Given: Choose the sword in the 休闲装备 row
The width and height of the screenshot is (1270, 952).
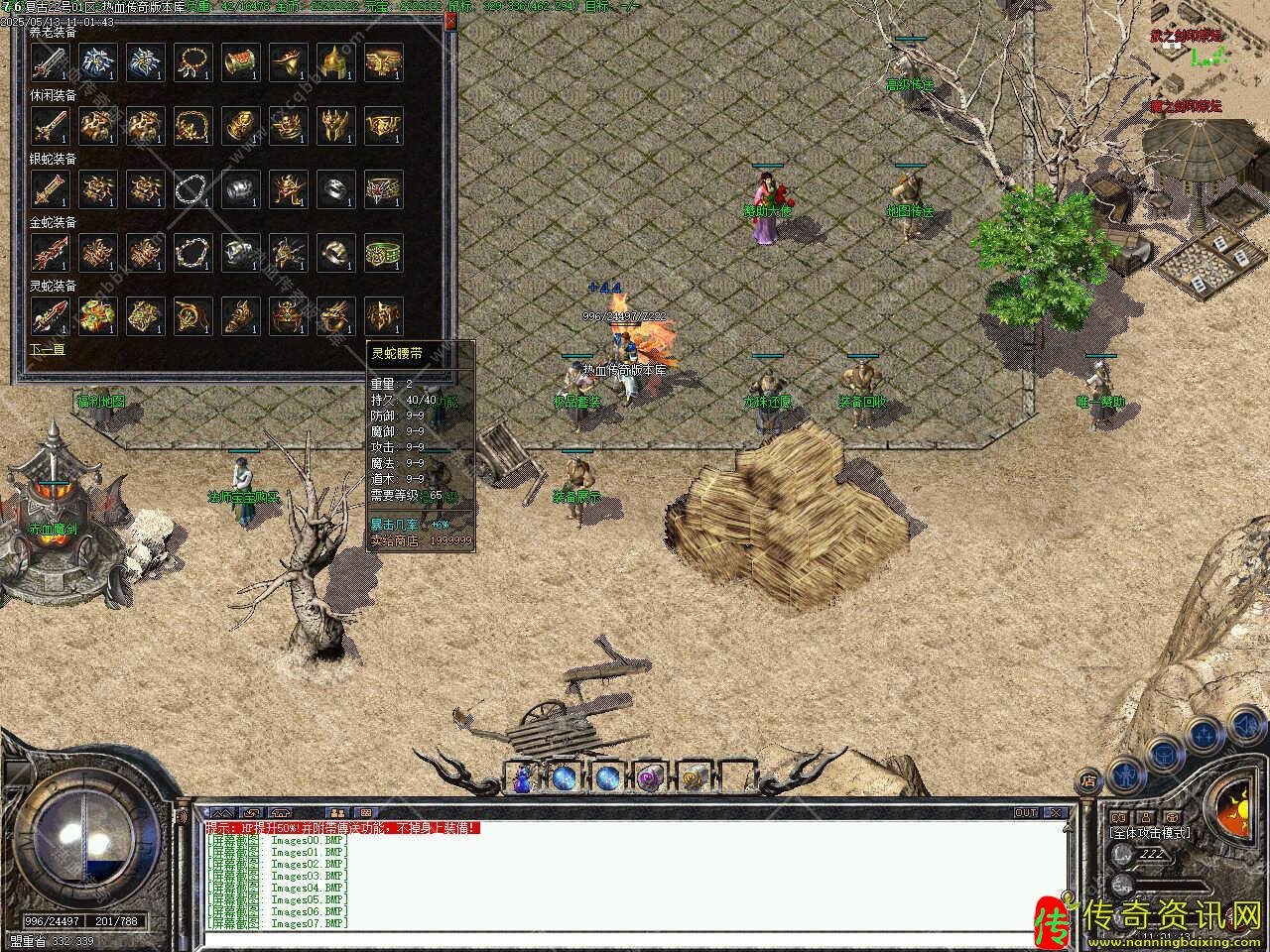Looking at the screenshot, I should (50, 125).
